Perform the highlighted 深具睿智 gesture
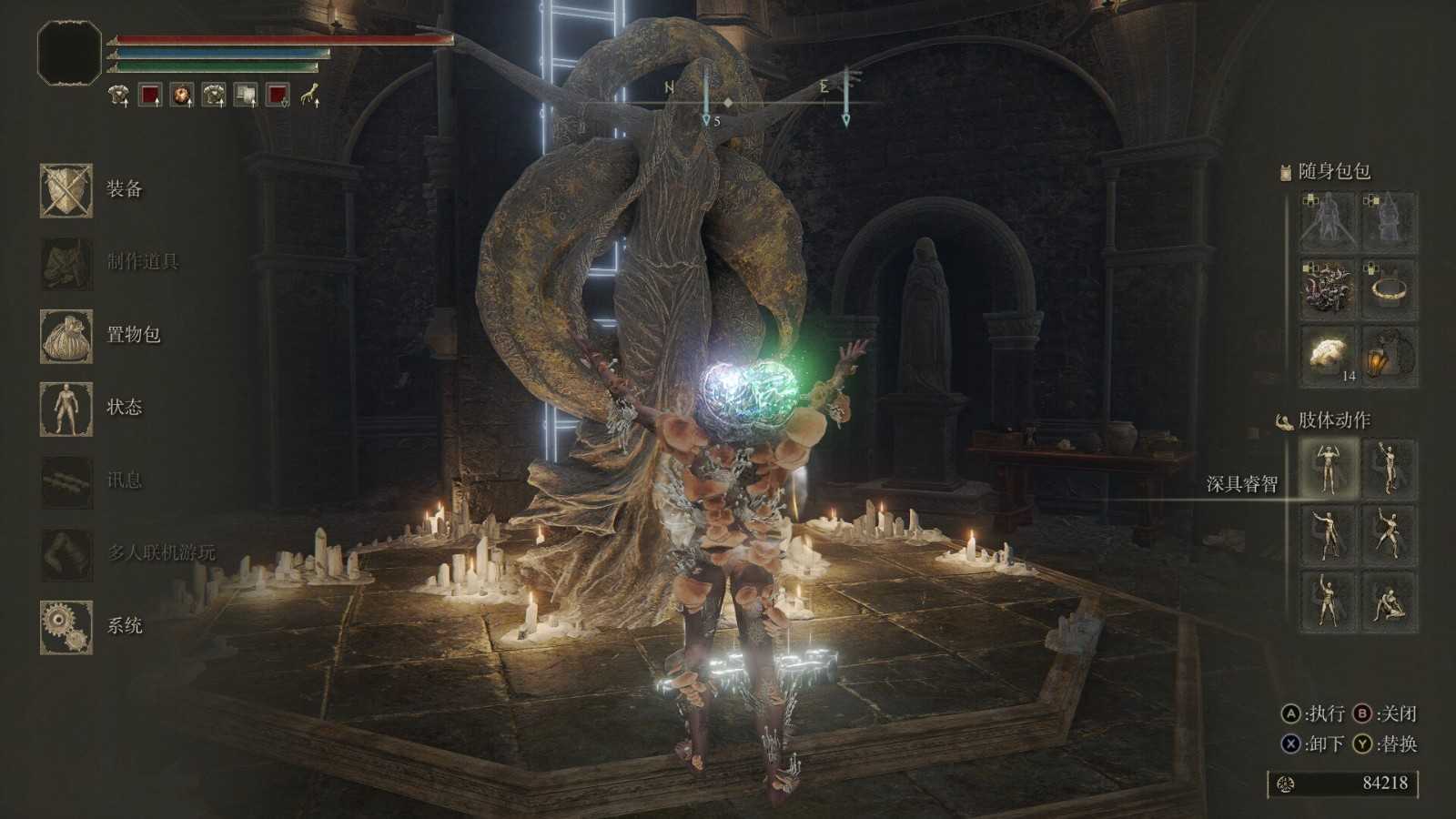 click(1328, 469)
